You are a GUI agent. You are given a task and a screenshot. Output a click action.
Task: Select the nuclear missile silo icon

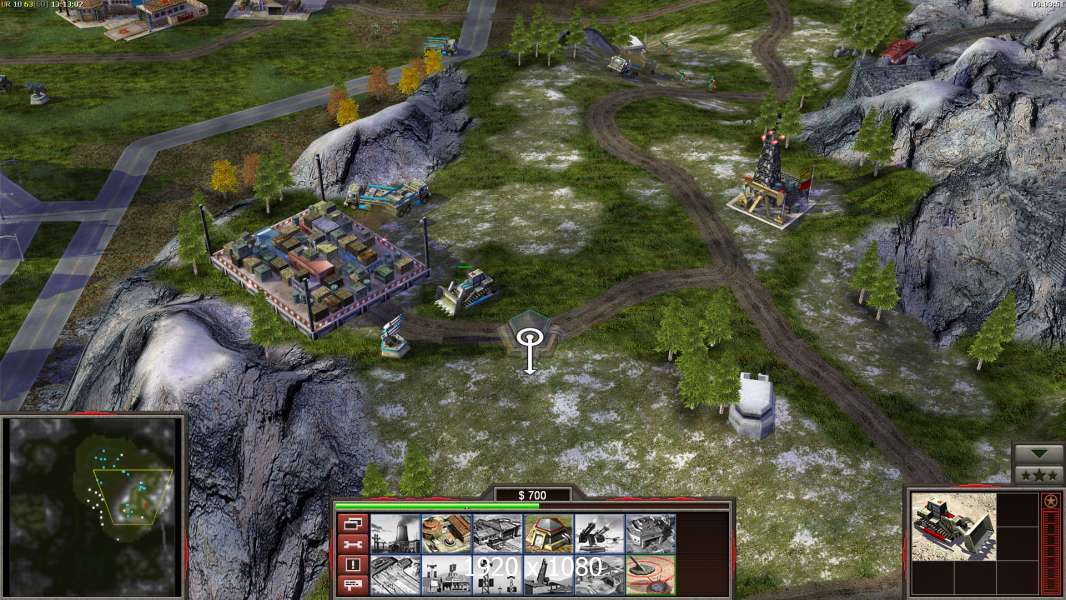(x=548, y=574)
